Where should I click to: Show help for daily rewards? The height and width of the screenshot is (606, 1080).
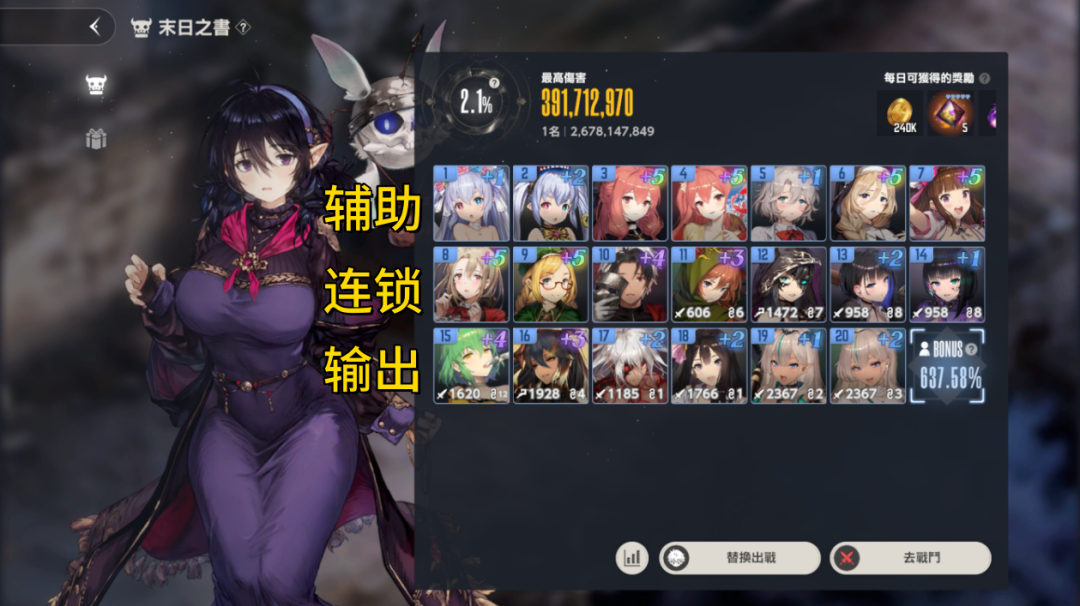(985, 78)
